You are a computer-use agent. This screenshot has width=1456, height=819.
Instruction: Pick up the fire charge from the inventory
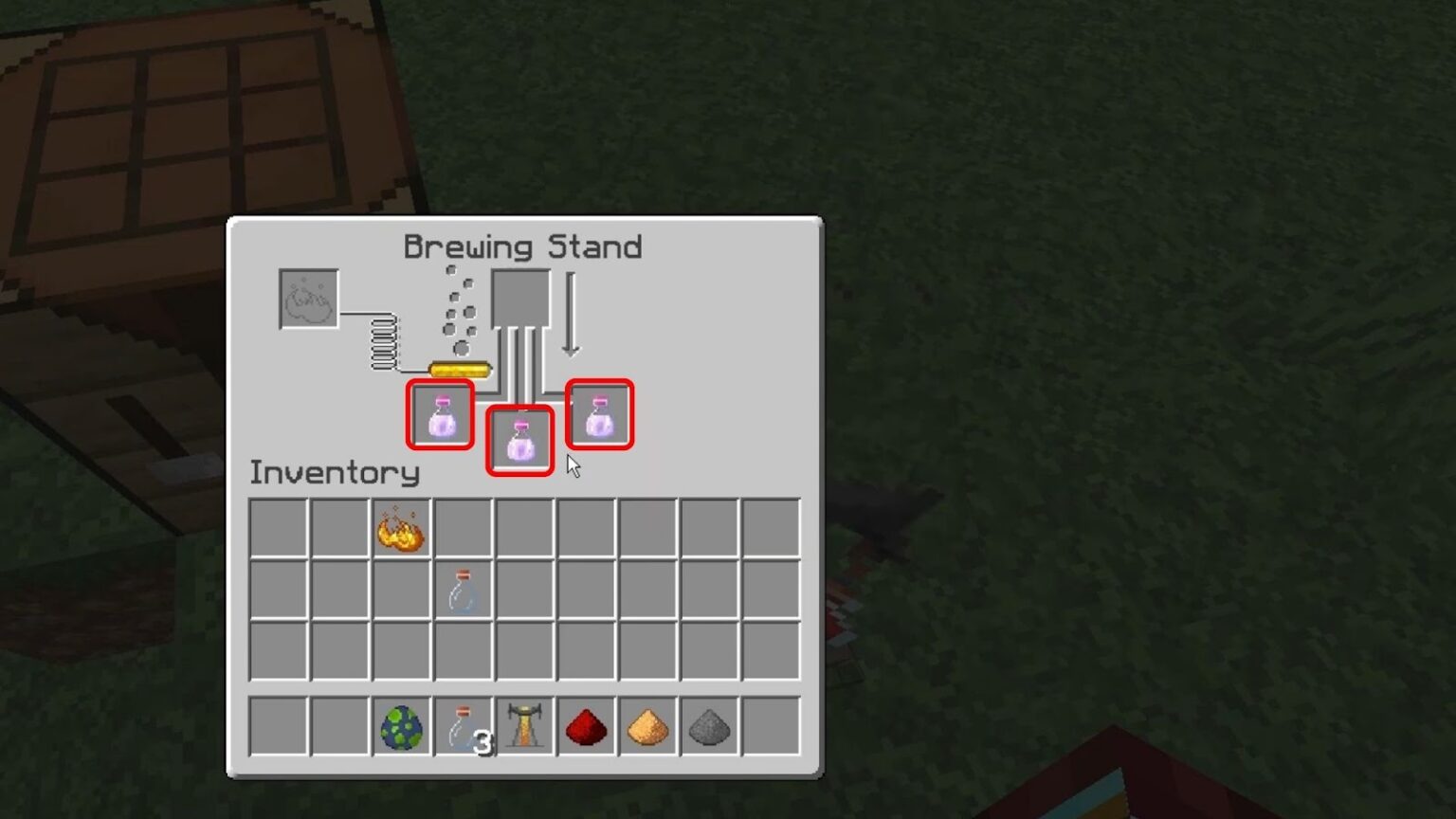[401, 531]
